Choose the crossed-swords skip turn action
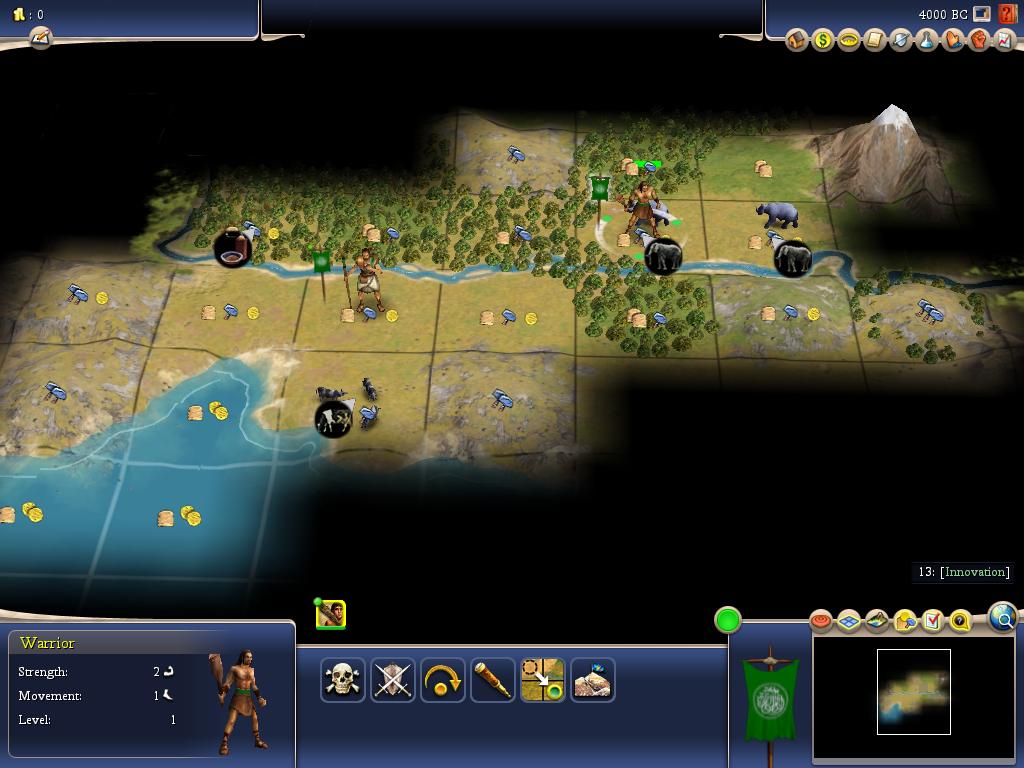 point(393,680)
